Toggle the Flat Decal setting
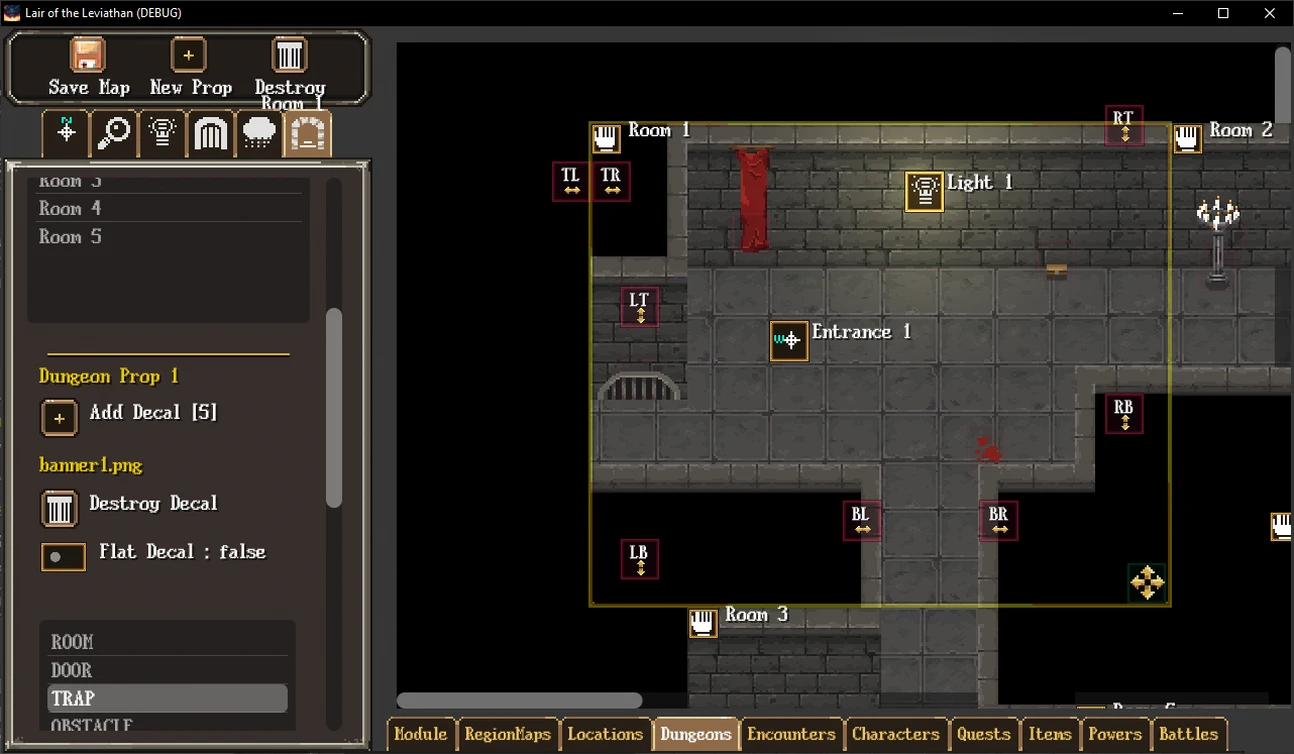This screenshot has width=1294, height=754. click(63, 556)
